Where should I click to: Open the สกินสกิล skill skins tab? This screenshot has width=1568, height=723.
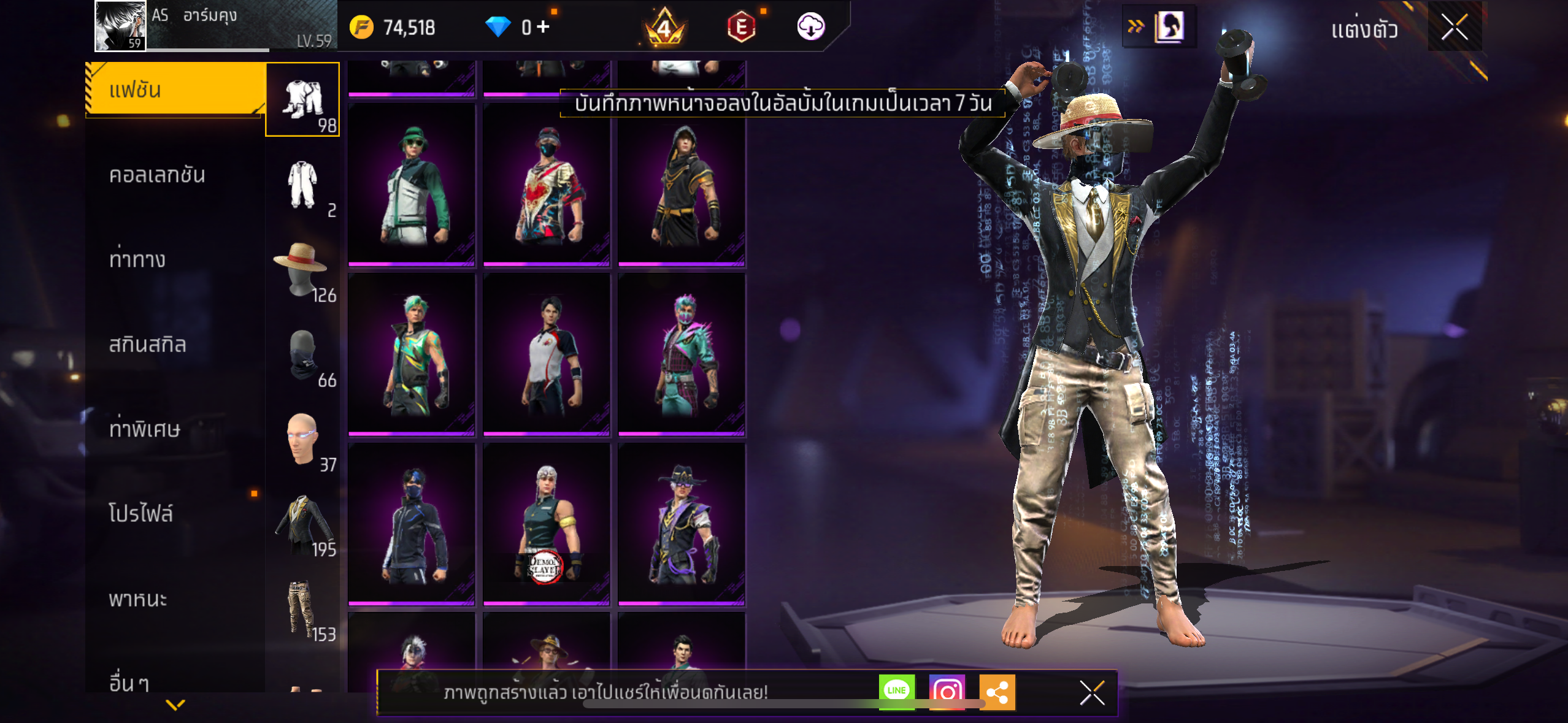[x=147, y=345]
